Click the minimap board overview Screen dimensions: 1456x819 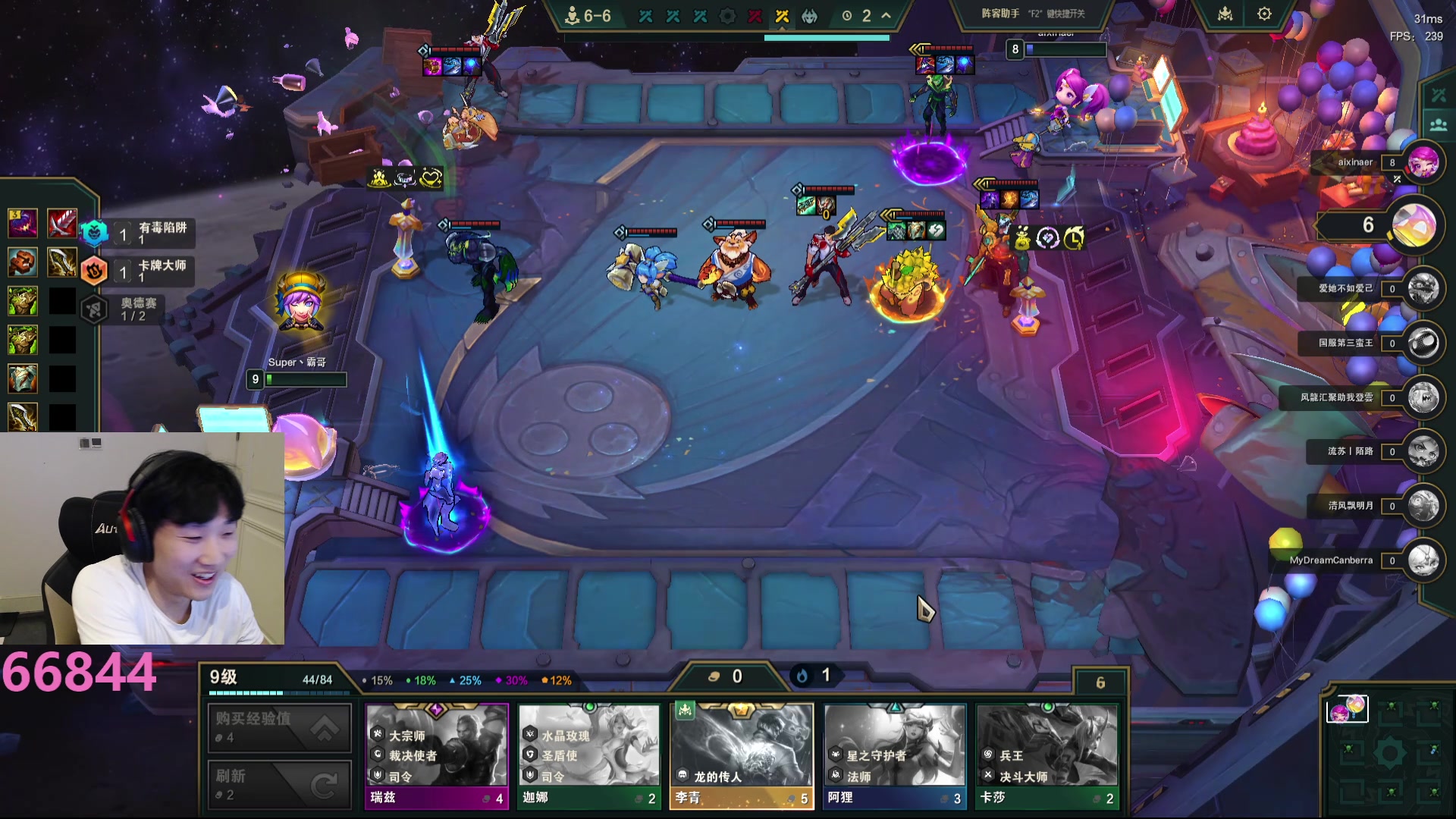(x=1389, y=751)
